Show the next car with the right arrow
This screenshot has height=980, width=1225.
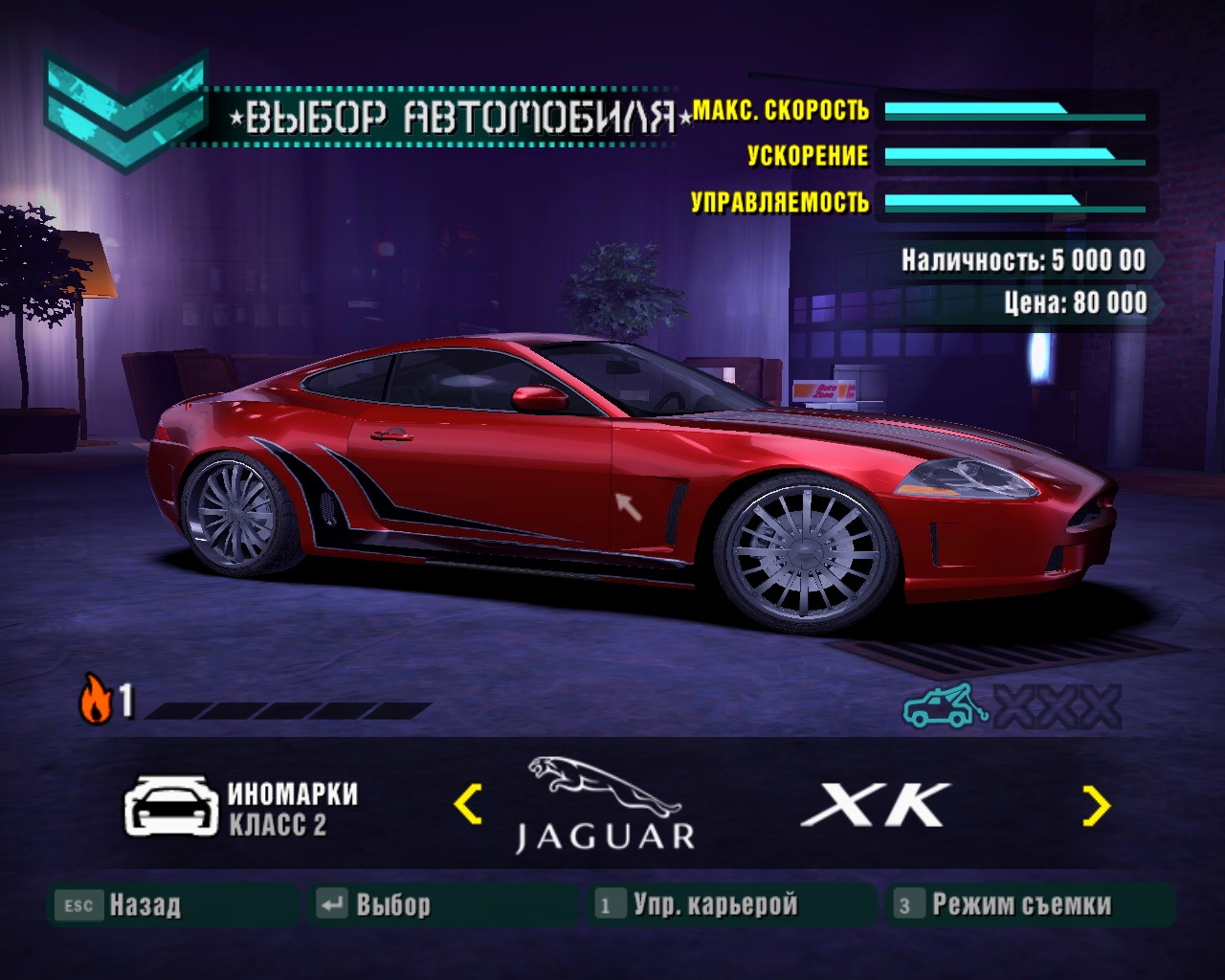pyautogui.click(x=1096, y=805)
